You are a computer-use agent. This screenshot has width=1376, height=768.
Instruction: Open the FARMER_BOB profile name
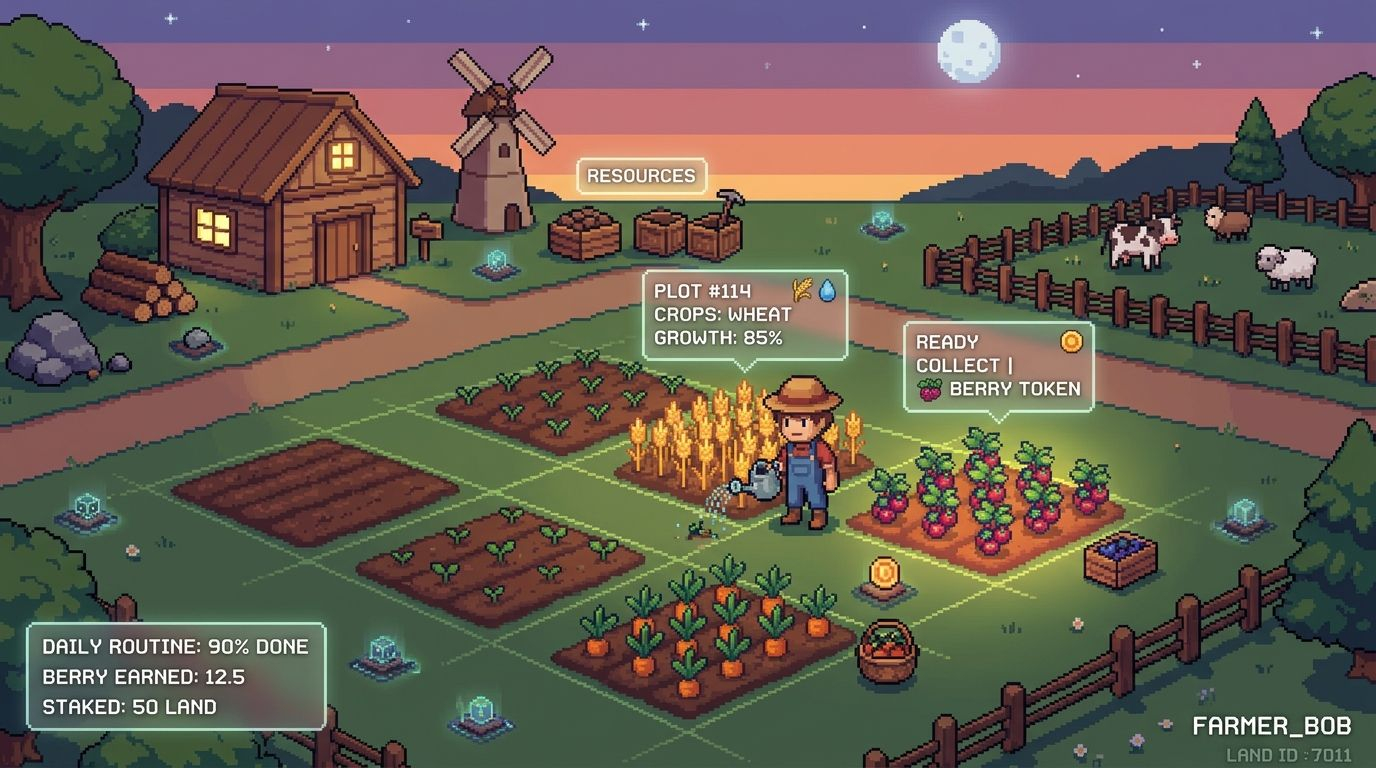(1271, 726)
